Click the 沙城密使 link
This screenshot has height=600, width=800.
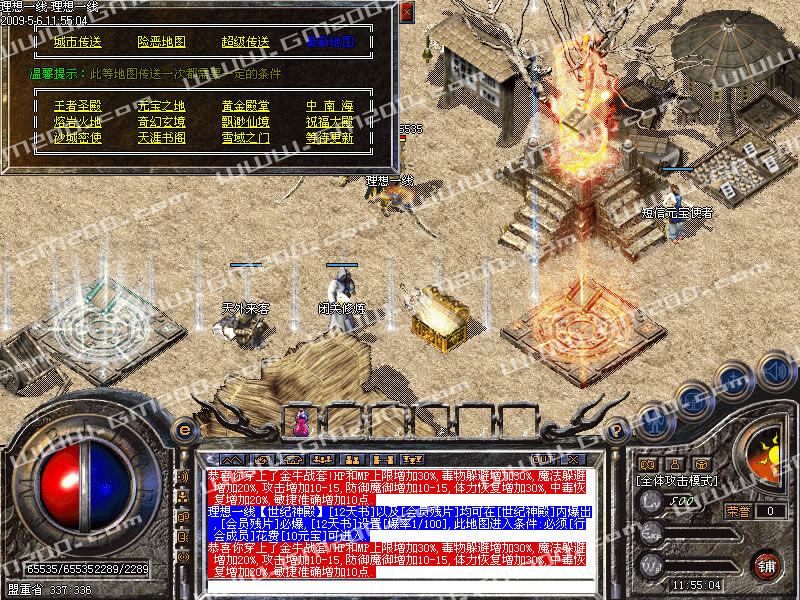tap(77, 137)
